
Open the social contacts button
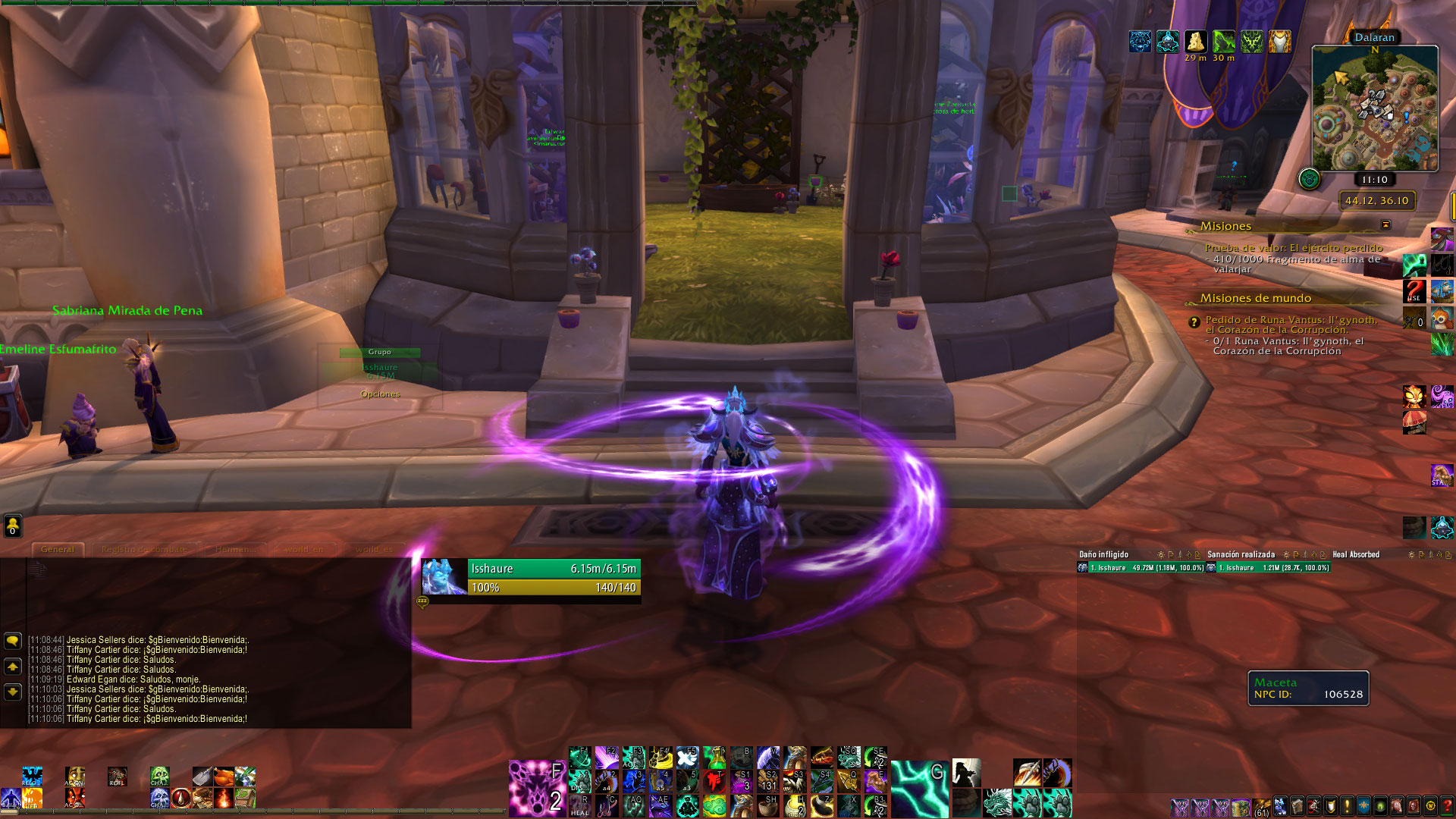coord(13,525)
